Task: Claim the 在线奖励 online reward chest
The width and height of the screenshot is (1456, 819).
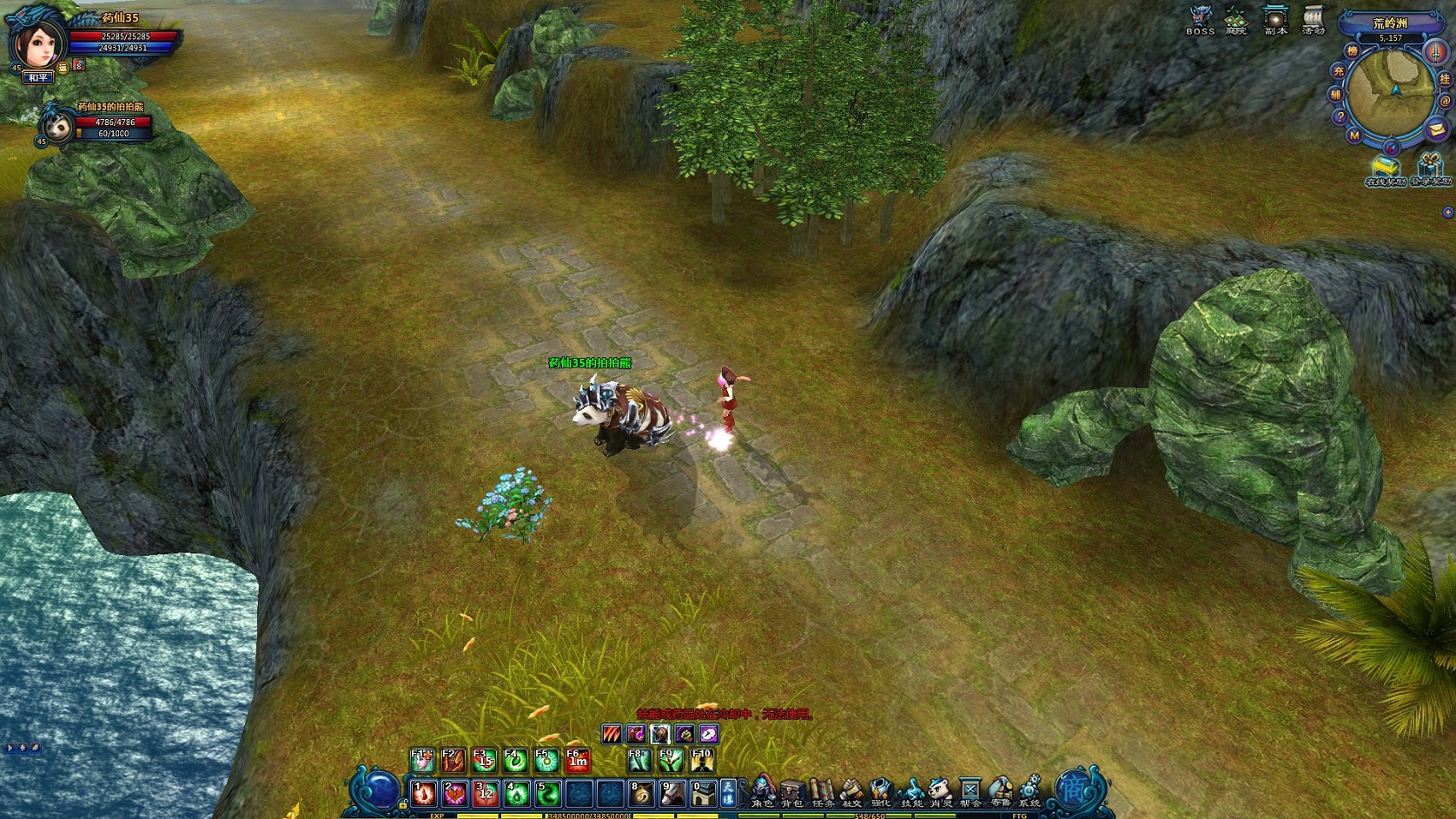Action: (x=1382, y=169)
